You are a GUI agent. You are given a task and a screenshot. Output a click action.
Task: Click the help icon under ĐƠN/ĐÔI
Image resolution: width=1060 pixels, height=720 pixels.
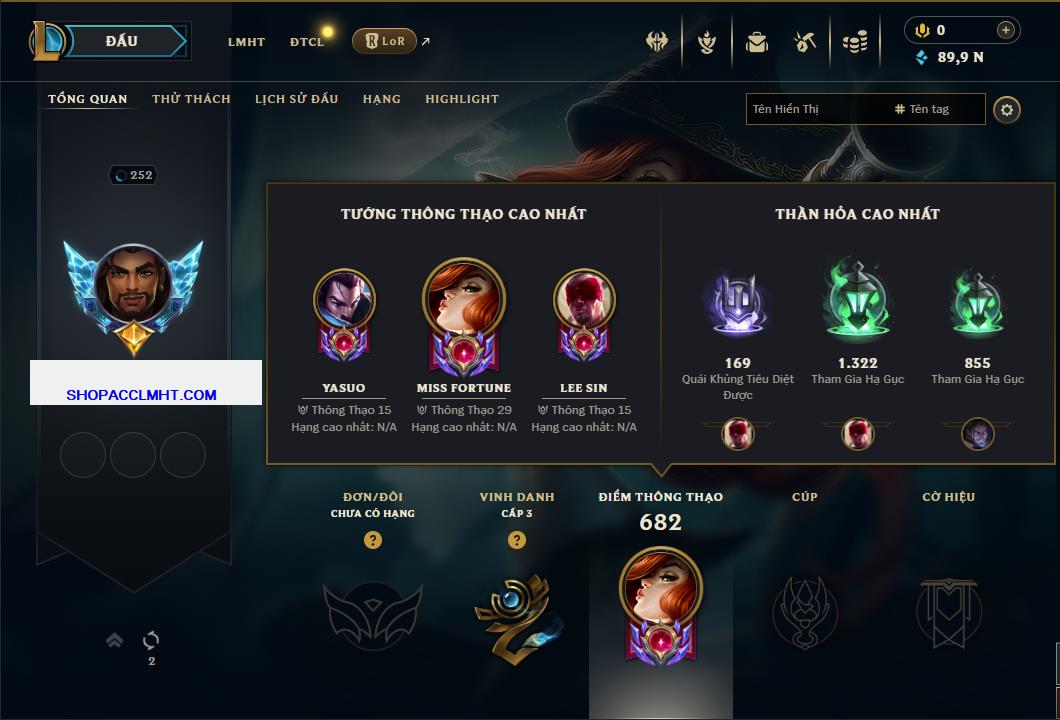click(373, 541)
